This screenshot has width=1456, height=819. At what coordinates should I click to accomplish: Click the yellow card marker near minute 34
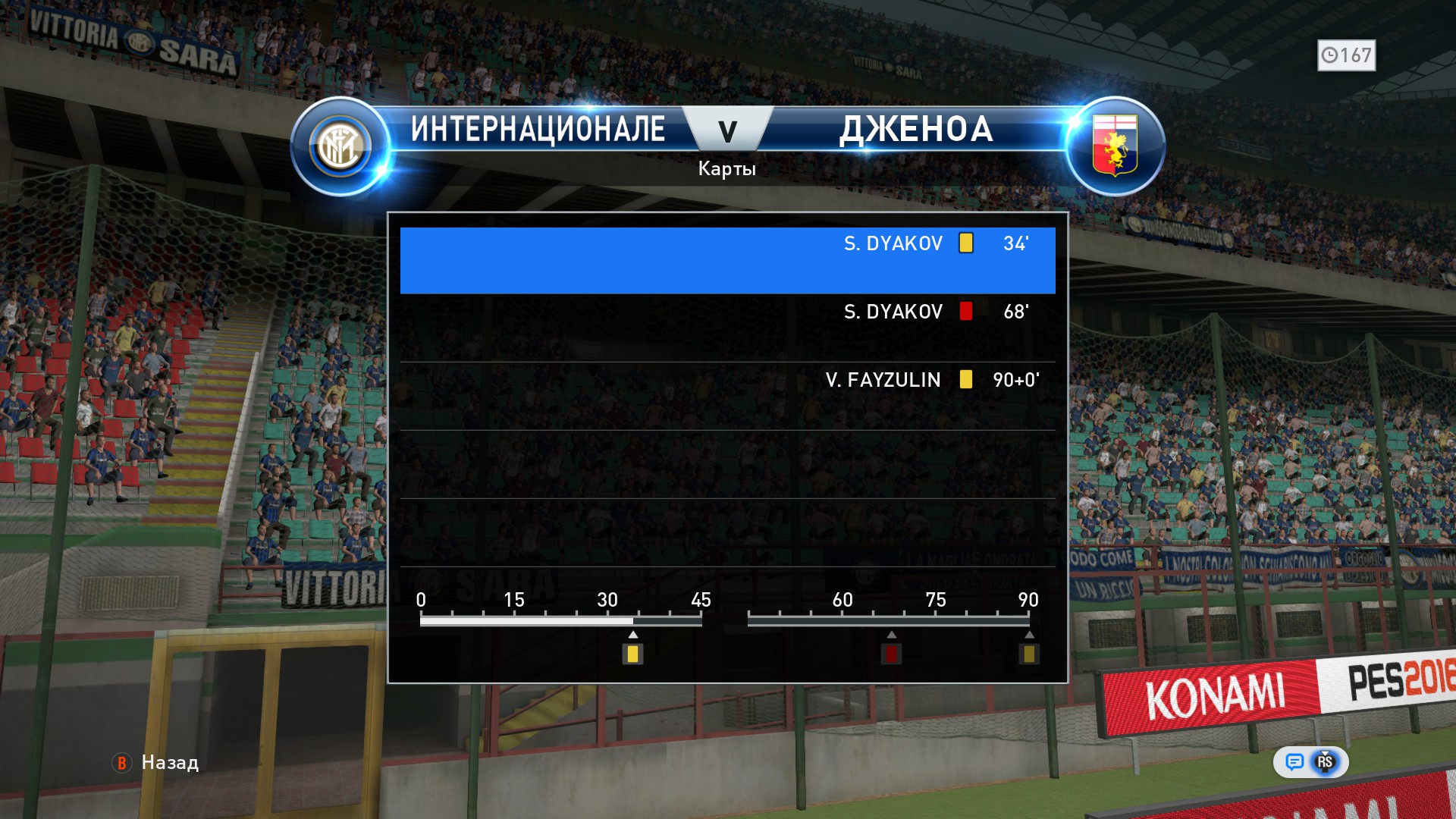coord(632,654)
